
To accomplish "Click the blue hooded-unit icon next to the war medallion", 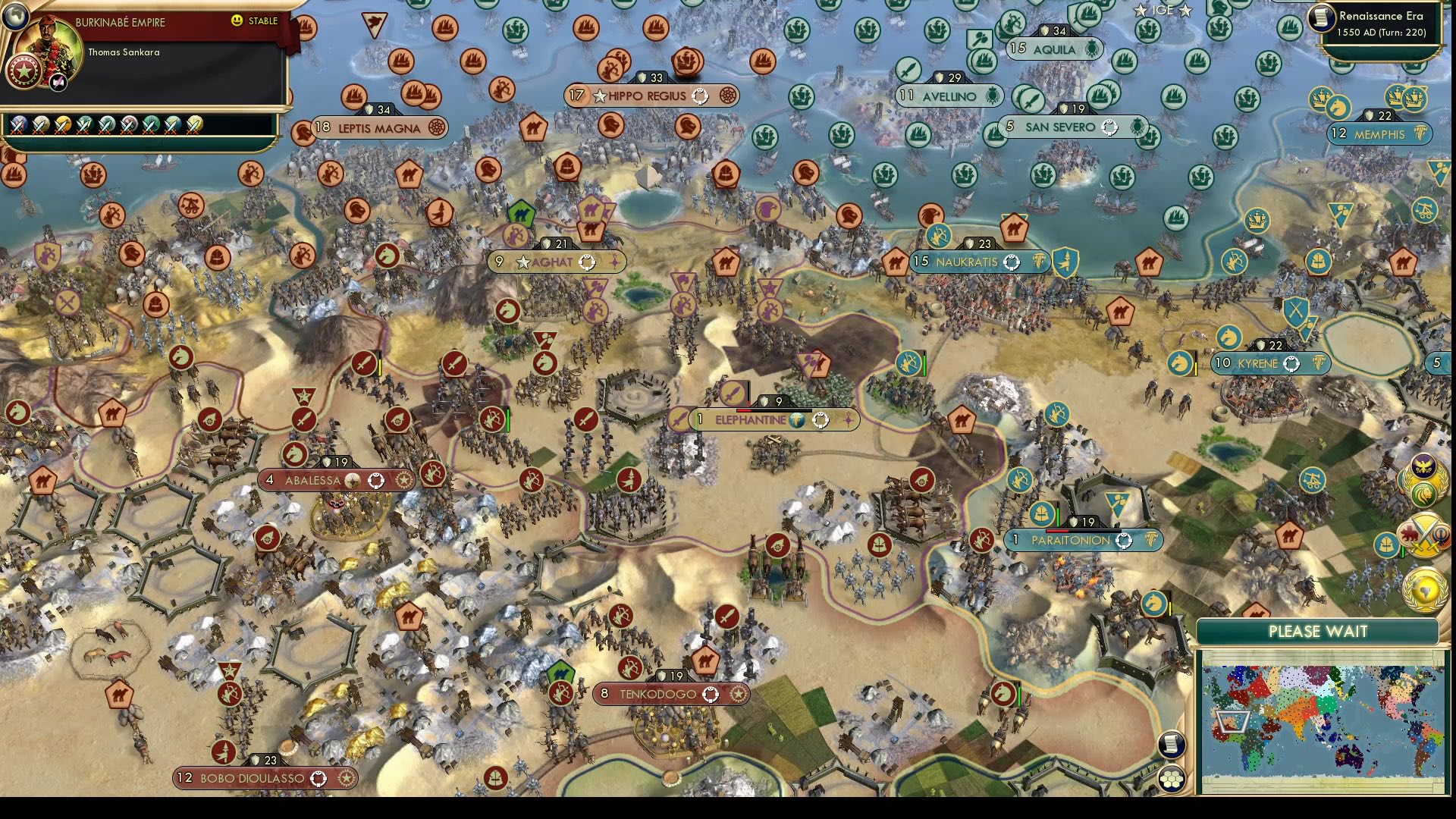I will [x=1387, y=544].
